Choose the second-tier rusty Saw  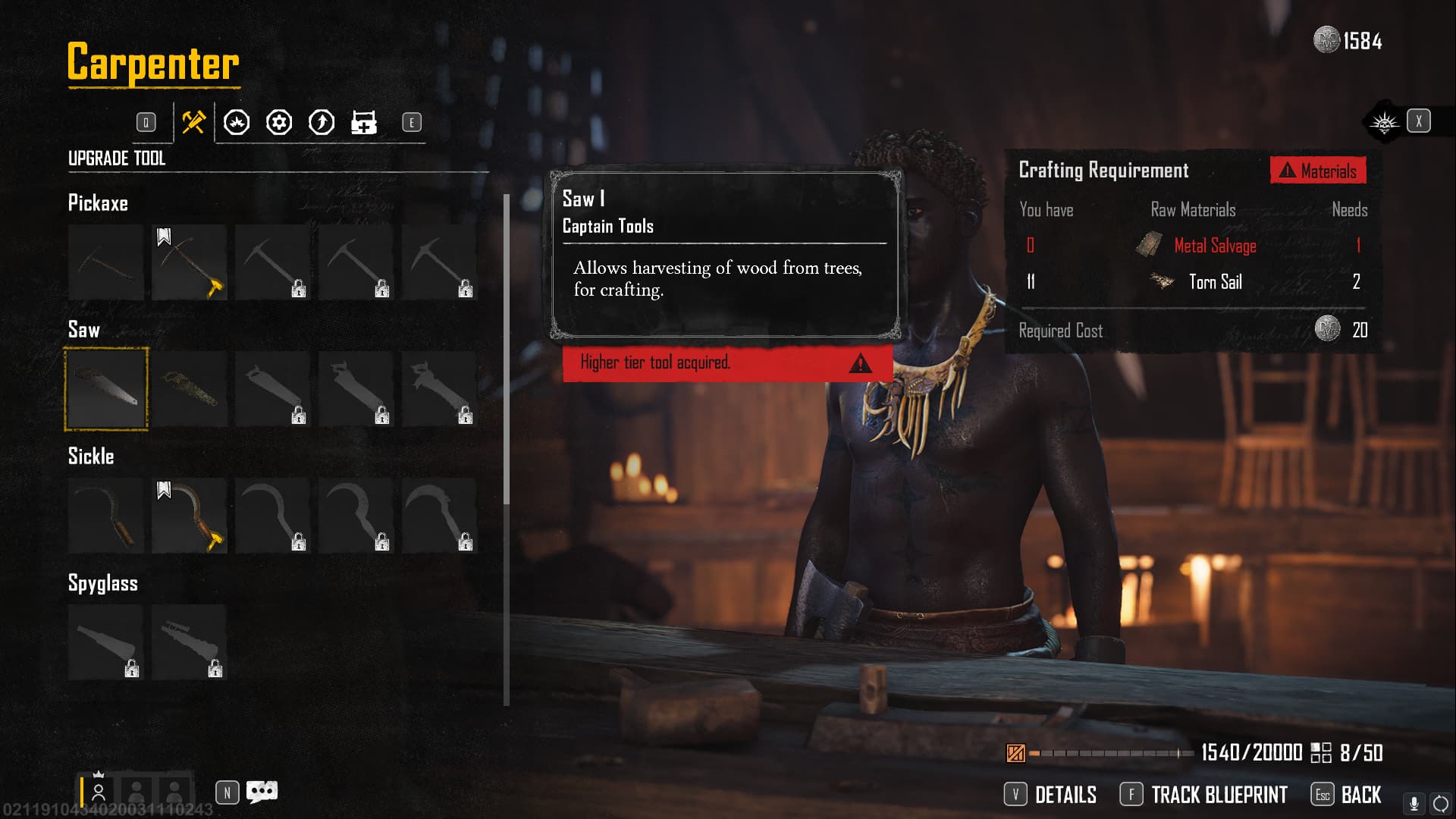coord(190,389)
